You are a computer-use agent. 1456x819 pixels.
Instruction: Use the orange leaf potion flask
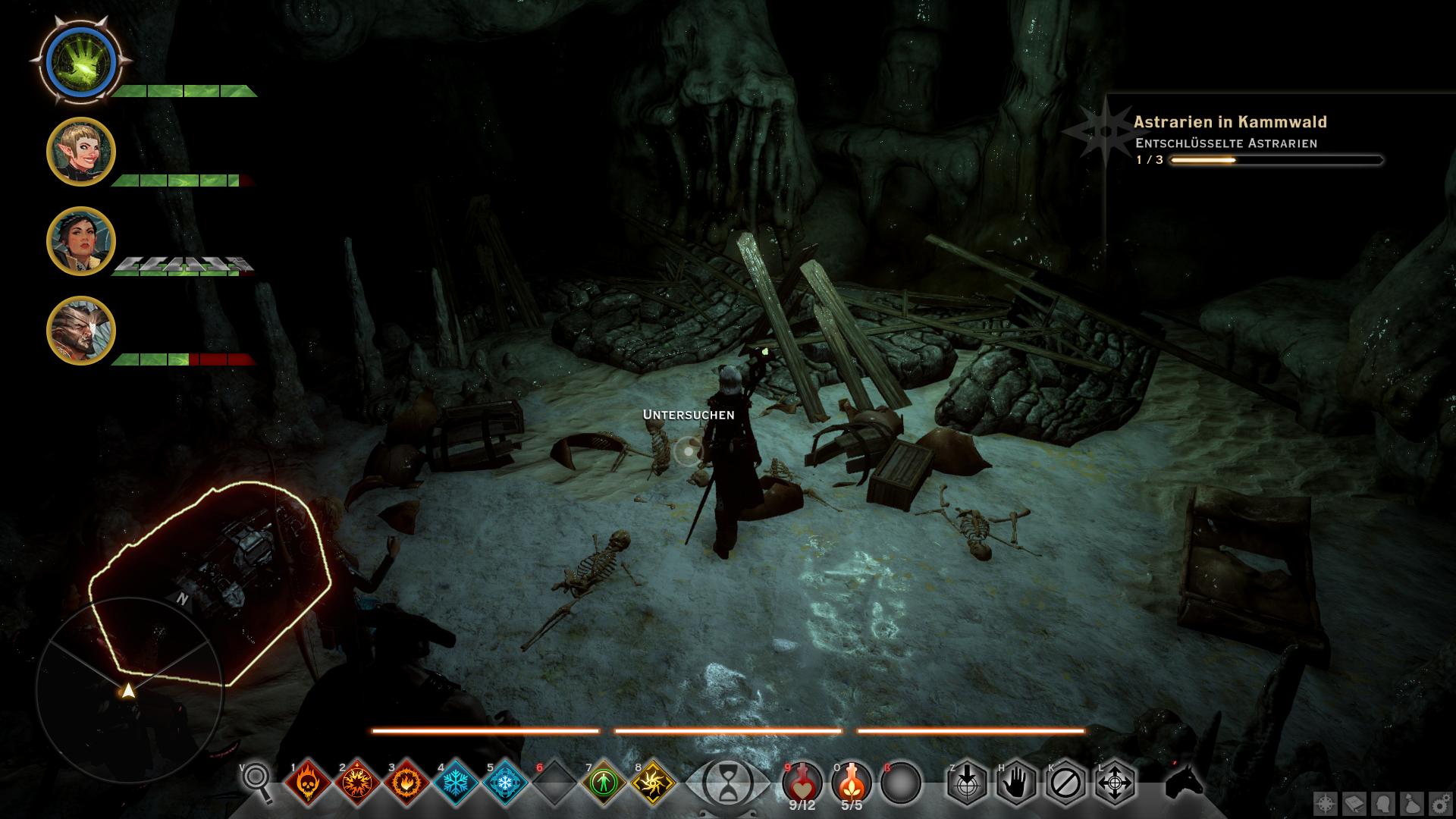click(x=852, y=781)
